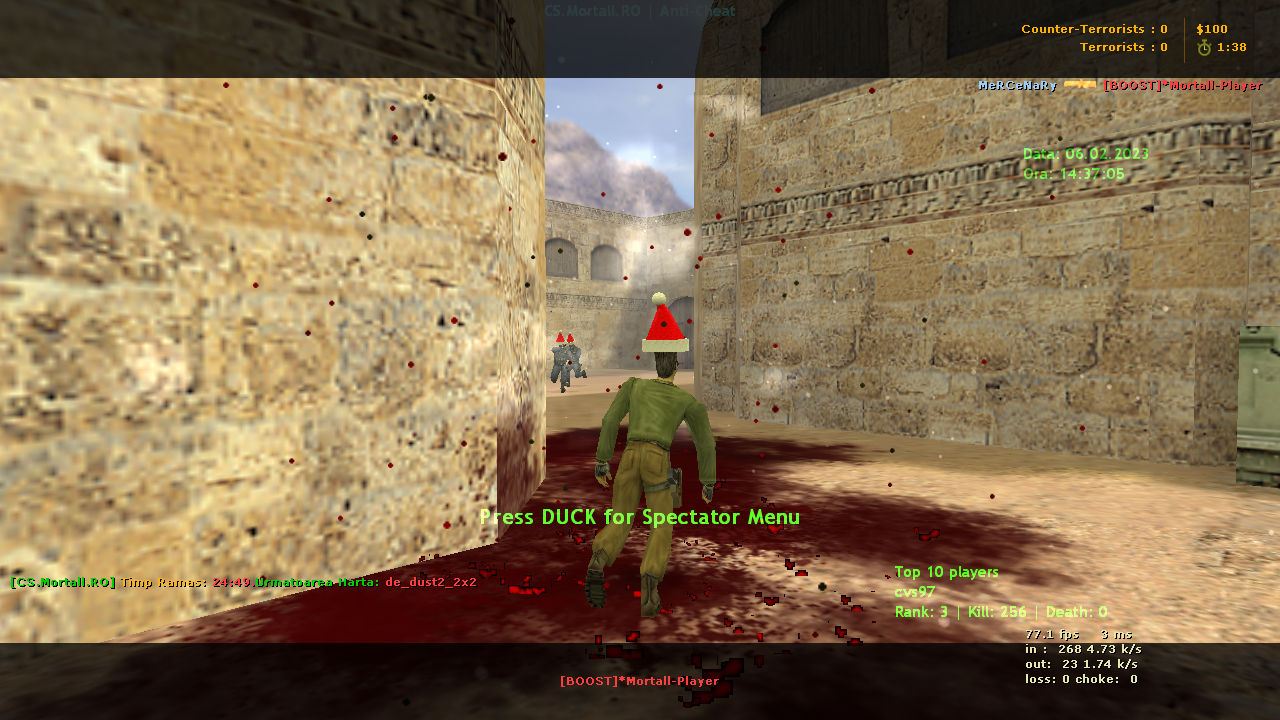Click the round timer showing 1:38

pos(1229,46)
